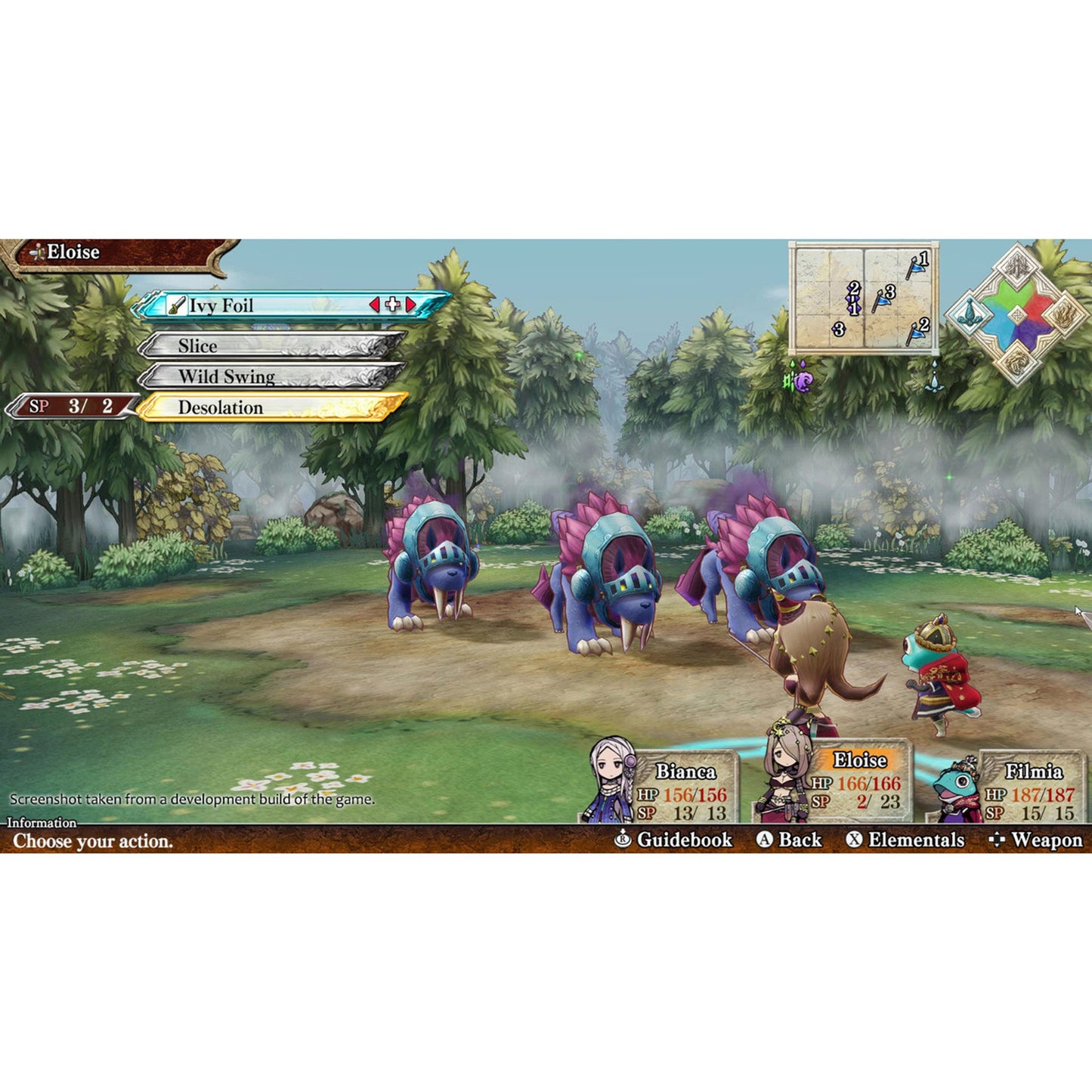Image resolution: width=1092 pixels, height=1092 pixels.
Task: Open the Guidebook
Action: coord(680,840)
